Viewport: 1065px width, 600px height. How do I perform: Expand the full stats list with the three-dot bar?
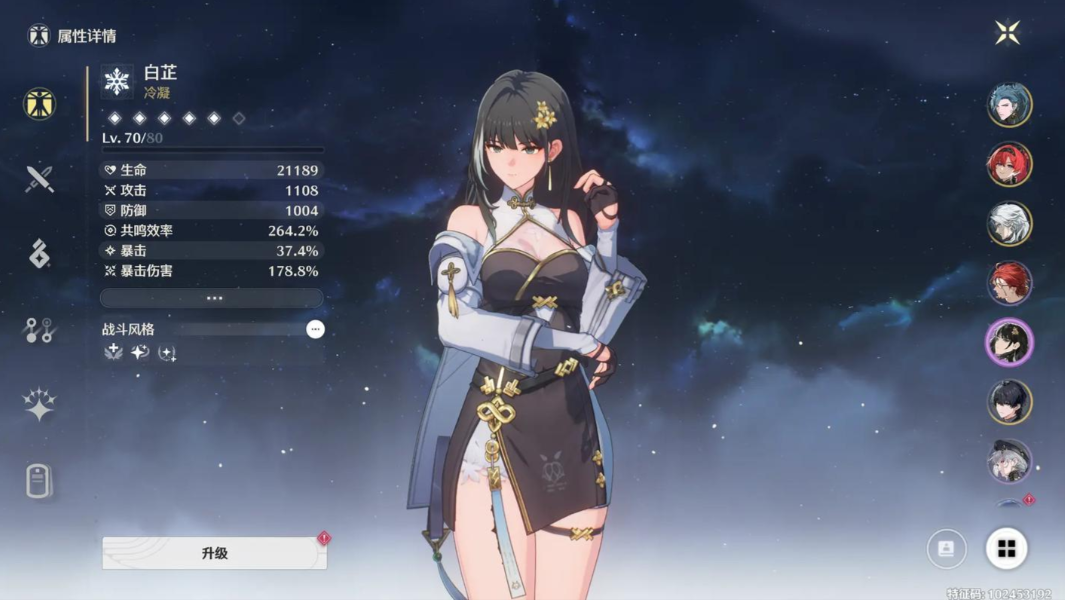pos(212,298)
